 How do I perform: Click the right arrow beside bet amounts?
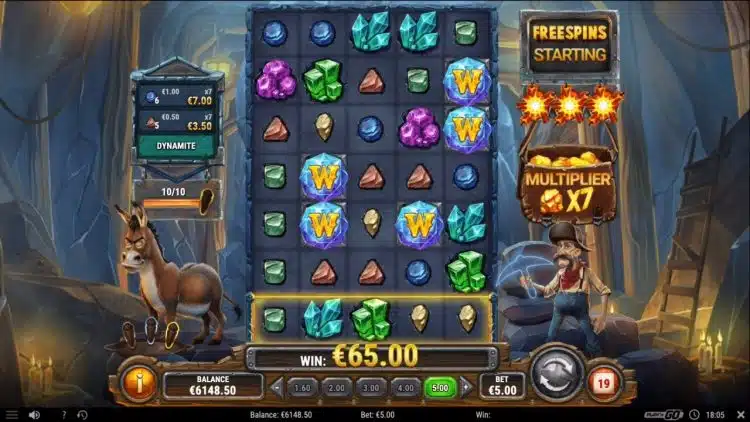point(465,386)
